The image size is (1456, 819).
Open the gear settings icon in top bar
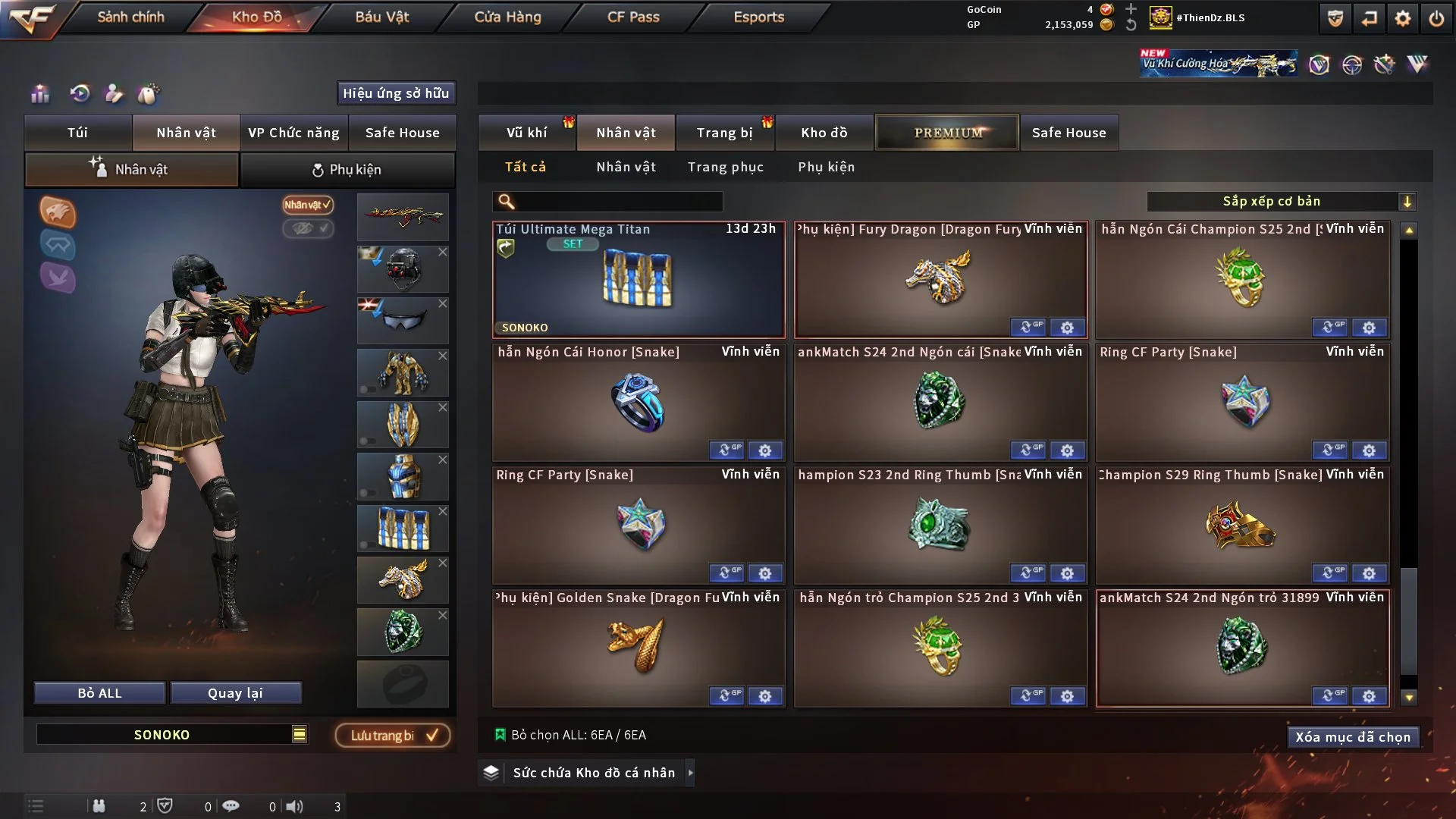coord(1402,18)
